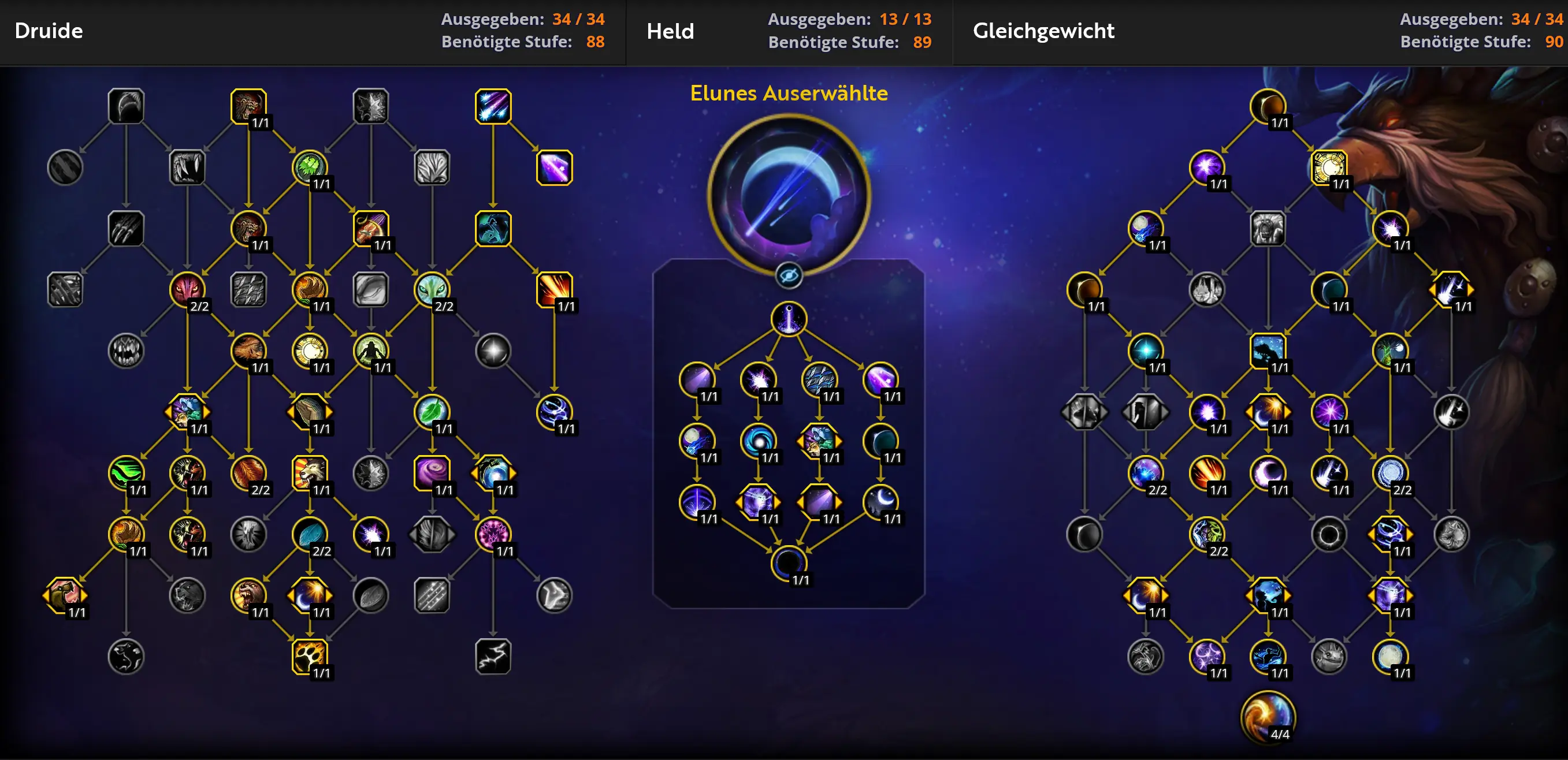Screen dimensions: 1568x760
Task: Click the red cat face 2/2 talent
Action: [187, 289]
